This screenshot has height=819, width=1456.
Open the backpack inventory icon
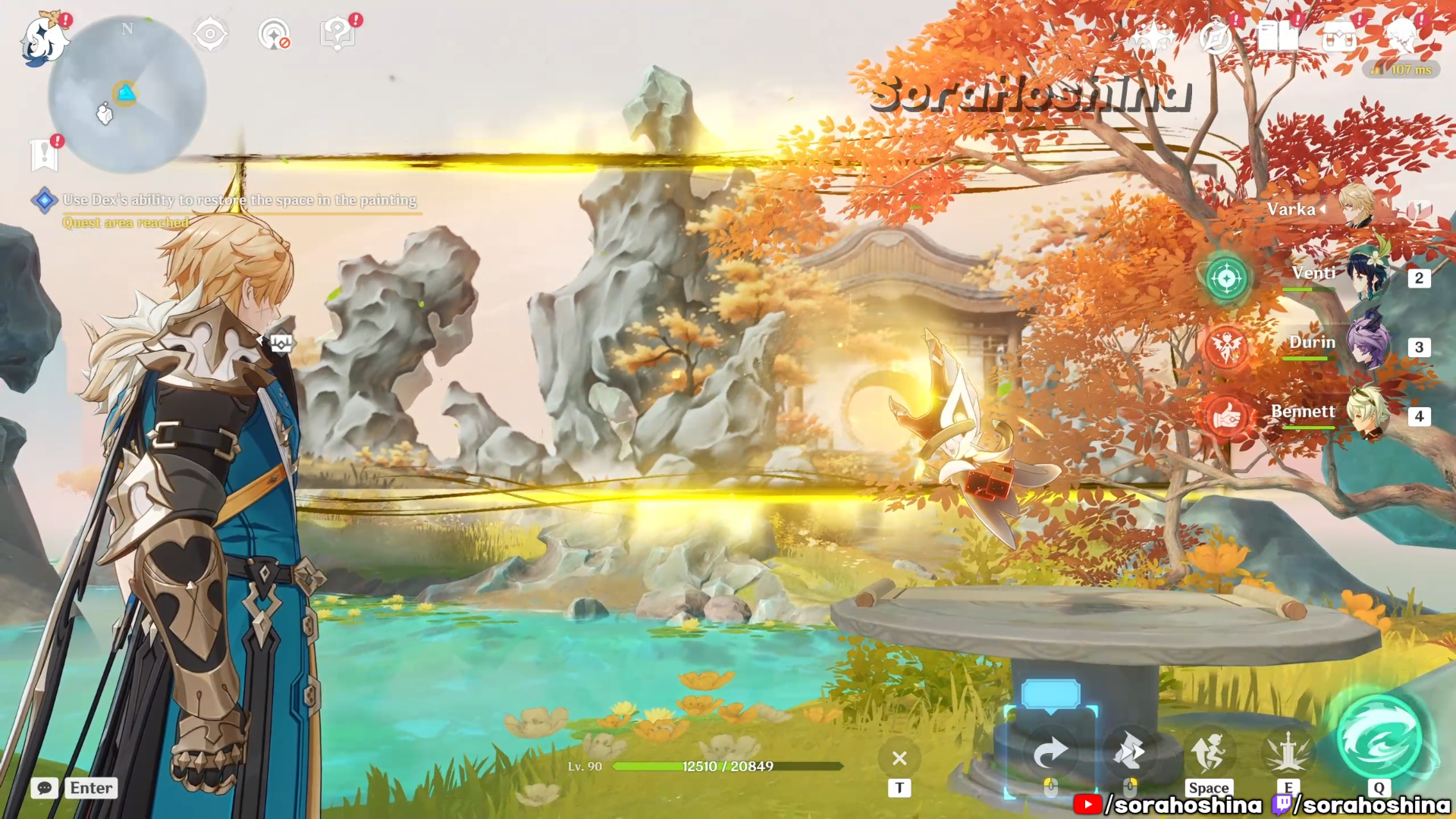[x=1340, y=36]
